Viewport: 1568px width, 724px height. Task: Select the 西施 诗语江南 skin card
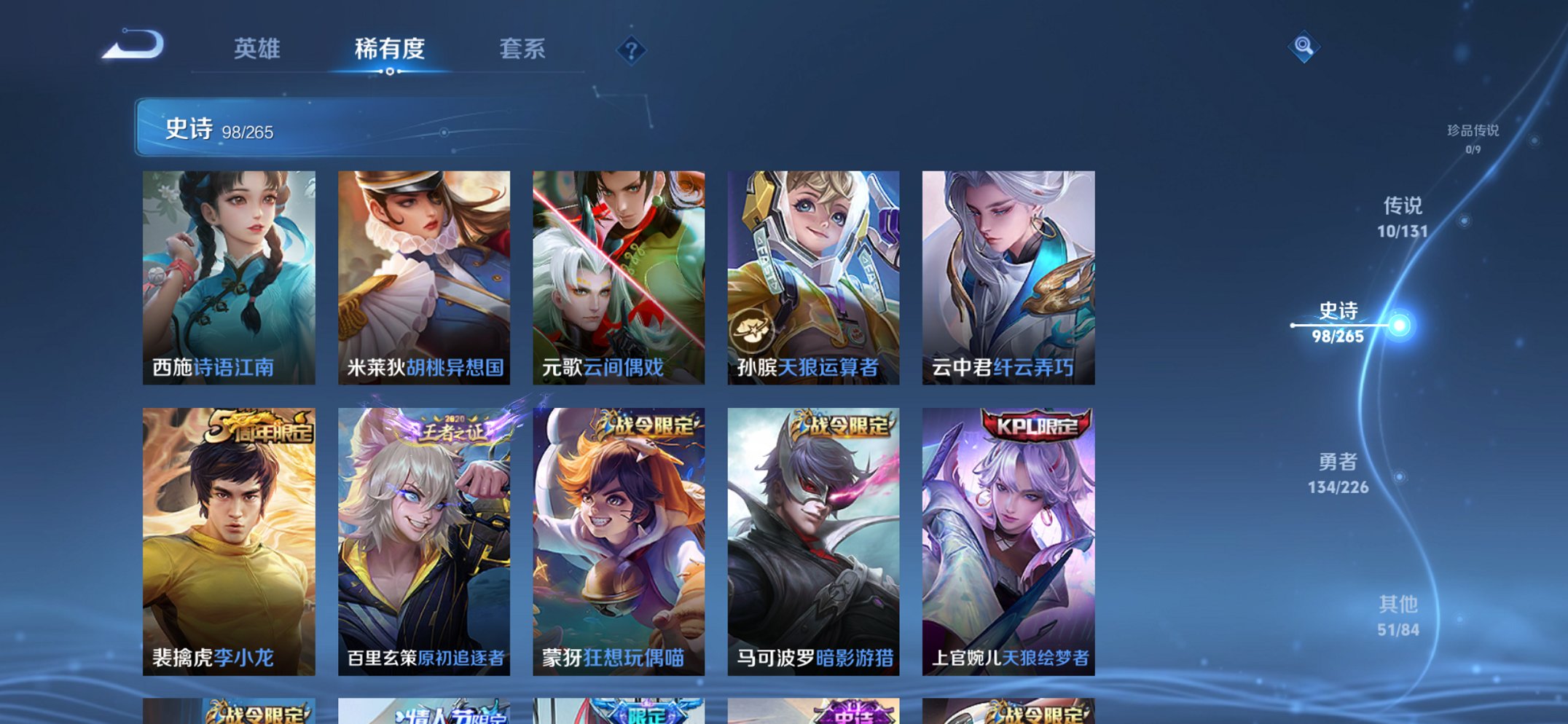coord(228,277)
